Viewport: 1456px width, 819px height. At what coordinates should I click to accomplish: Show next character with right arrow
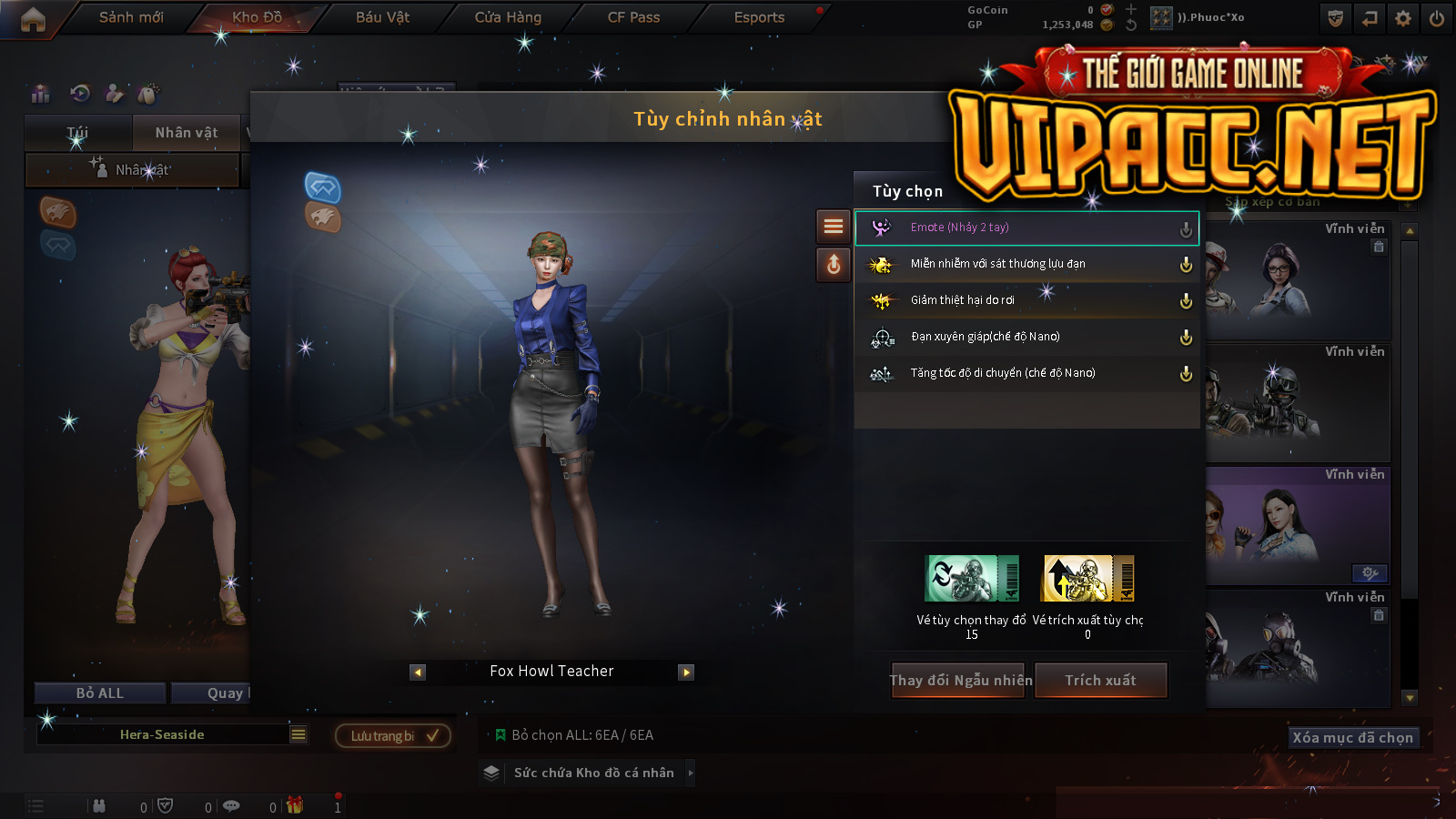tap(686, 672)
